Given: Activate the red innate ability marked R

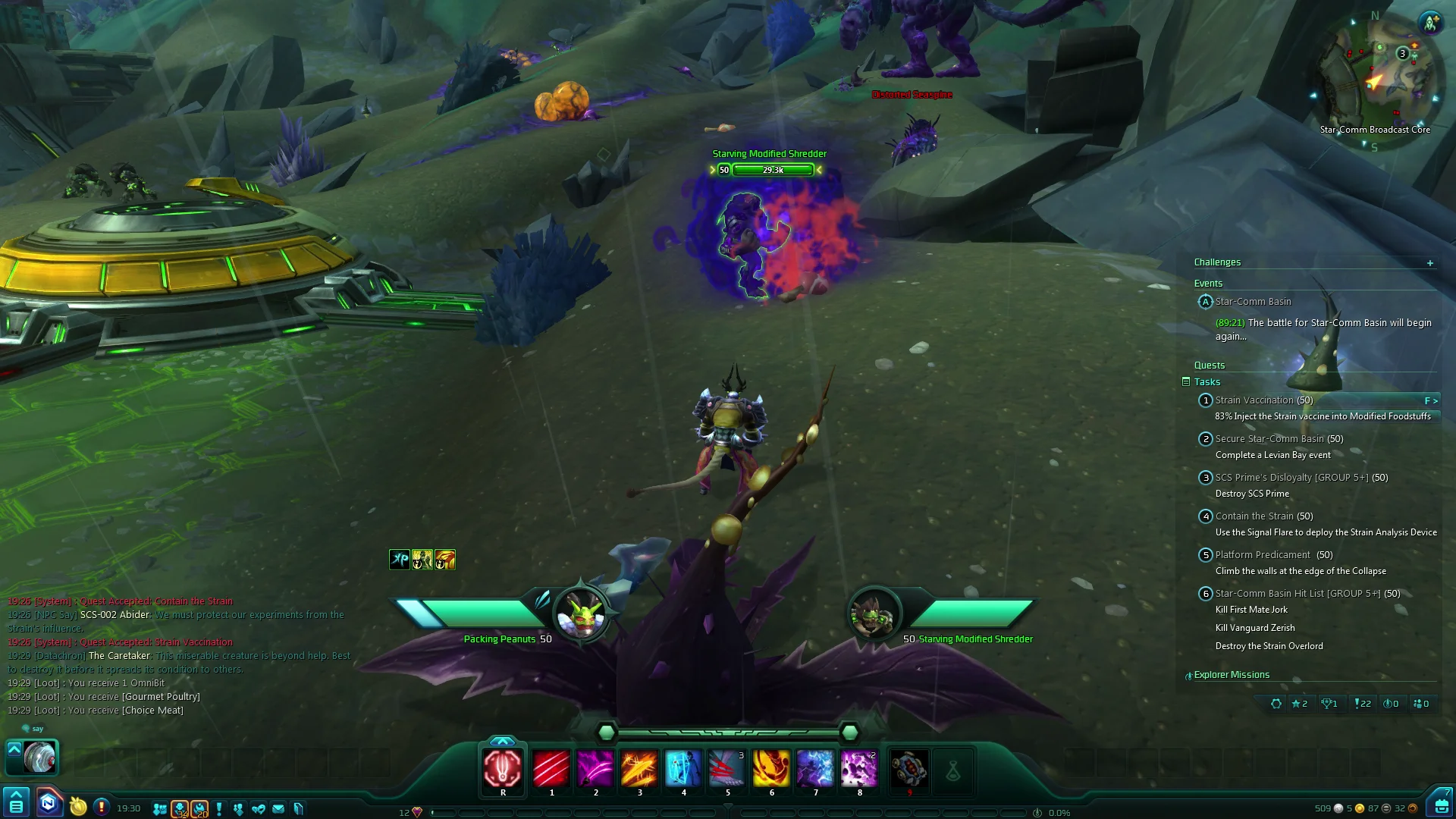Looking at the screenshot, I should (x=503, y=769).
